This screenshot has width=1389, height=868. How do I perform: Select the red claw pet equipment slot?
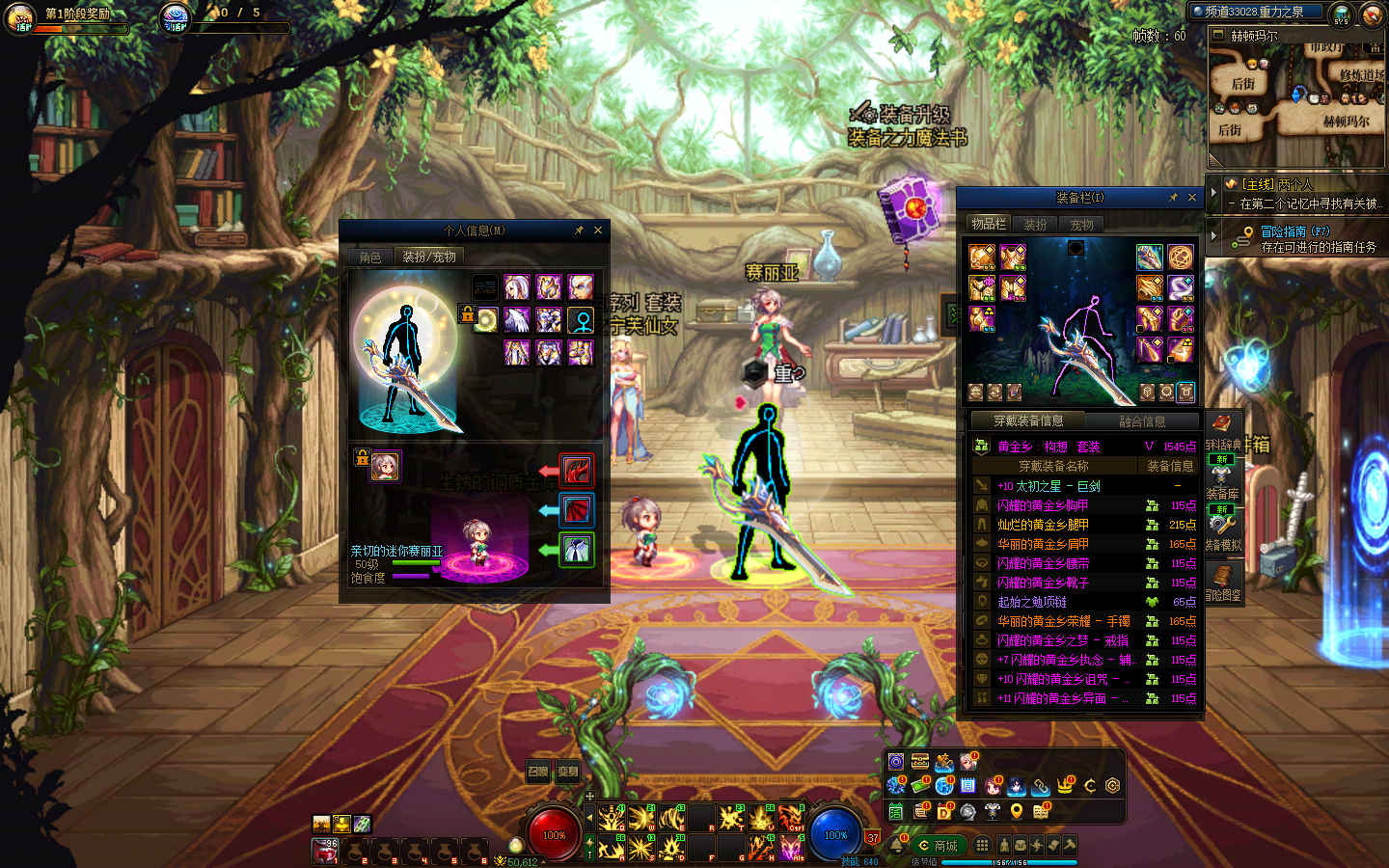(x=577, y=471)
